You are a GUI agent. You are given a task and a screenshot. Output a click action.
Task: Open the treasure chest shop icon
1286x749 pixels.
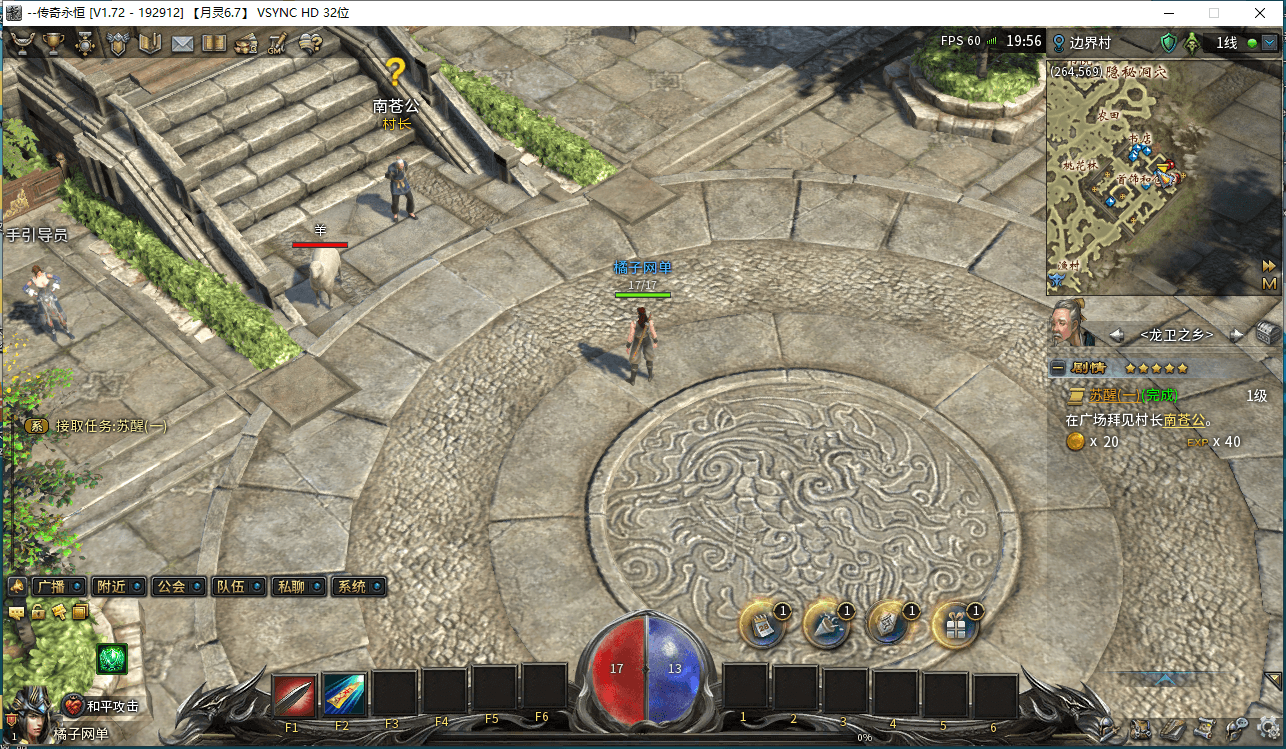tap(246, 44)
